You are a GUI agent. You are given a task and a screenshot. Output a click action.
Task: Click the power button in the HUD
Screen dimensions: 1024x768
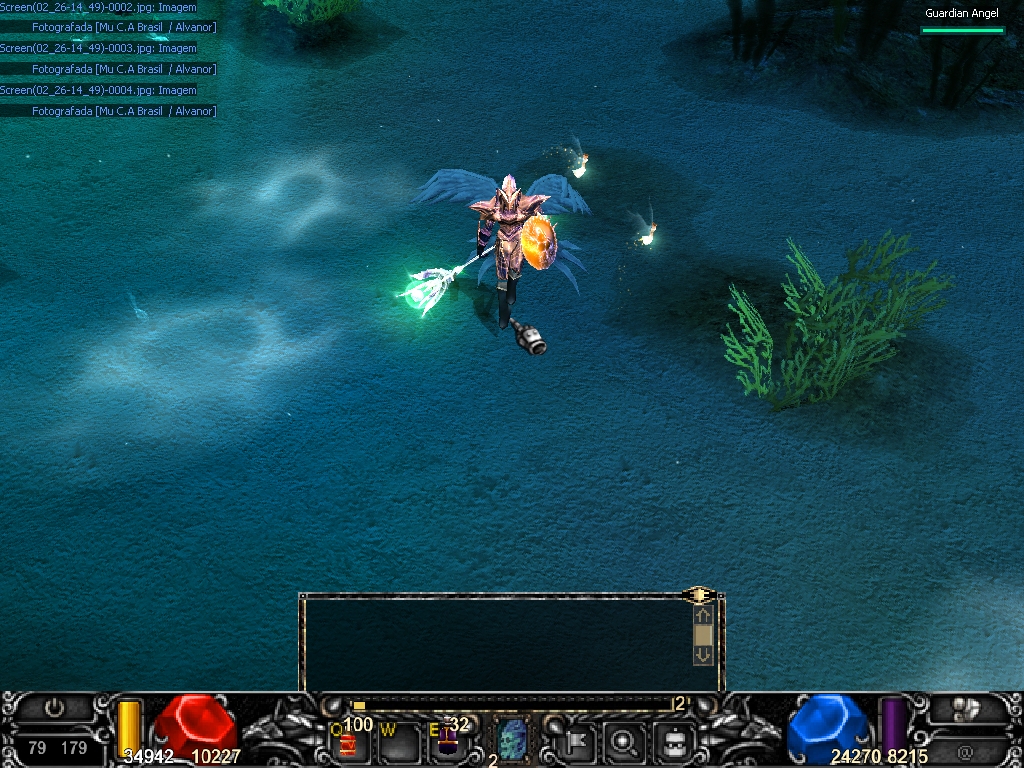[55, 708]
